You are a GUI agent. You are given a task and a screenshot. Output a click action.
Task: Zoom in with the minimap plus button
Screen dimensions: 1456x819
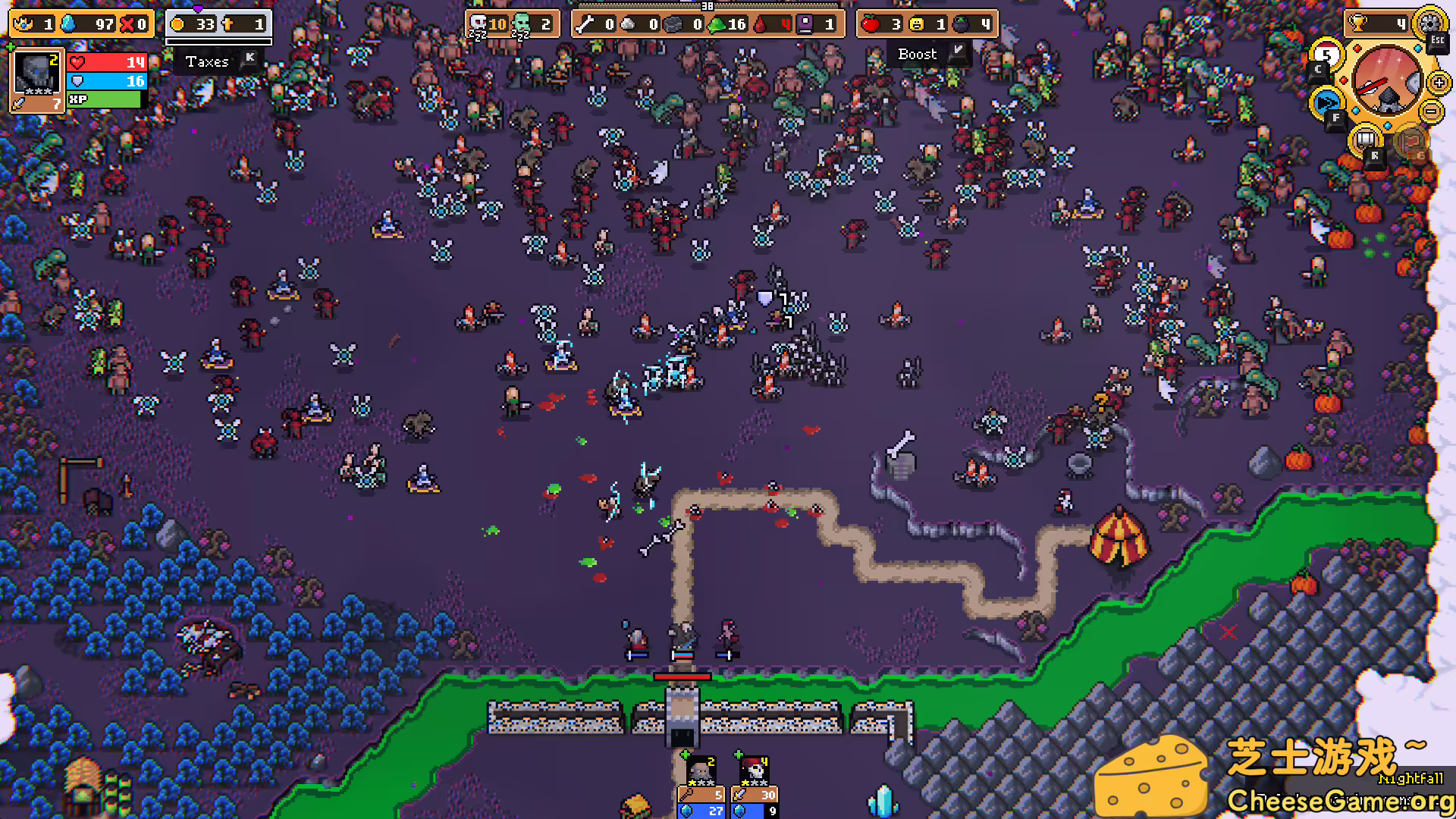[1438, 81]
